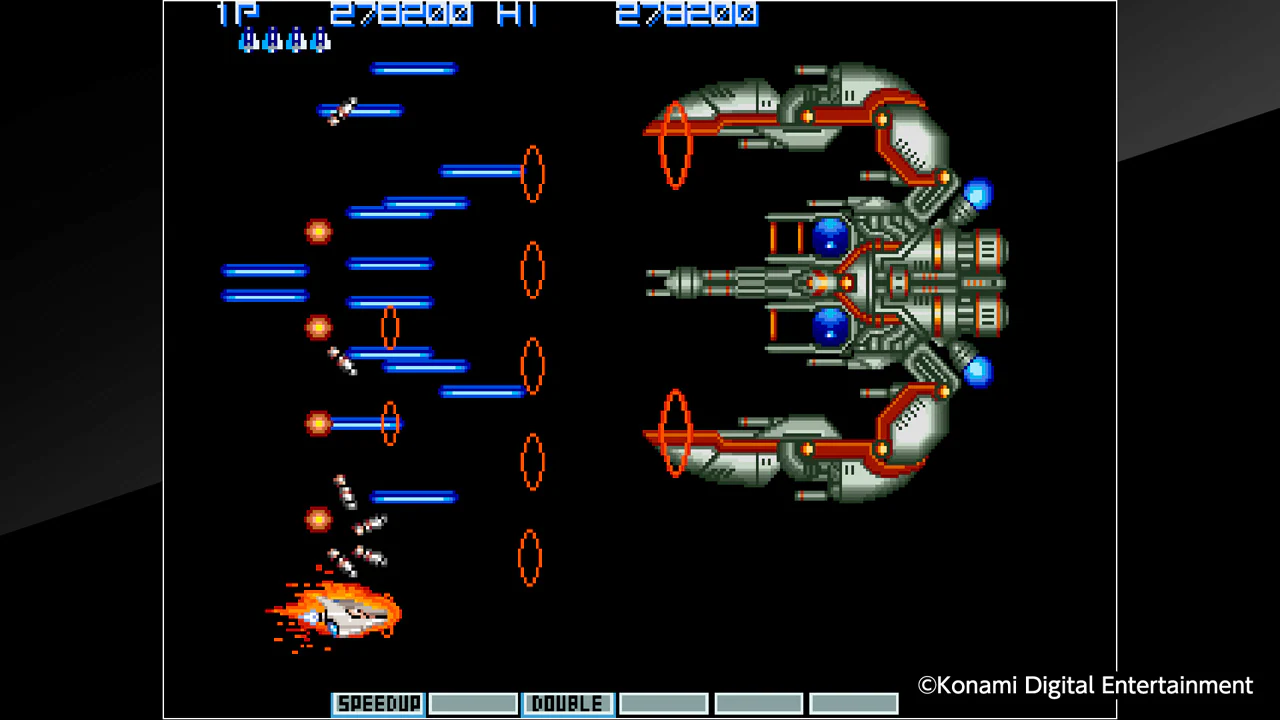Screen dimensions: 1280x720
Task: Click the last power-up gauge slot
Action: tap(855, 703)
